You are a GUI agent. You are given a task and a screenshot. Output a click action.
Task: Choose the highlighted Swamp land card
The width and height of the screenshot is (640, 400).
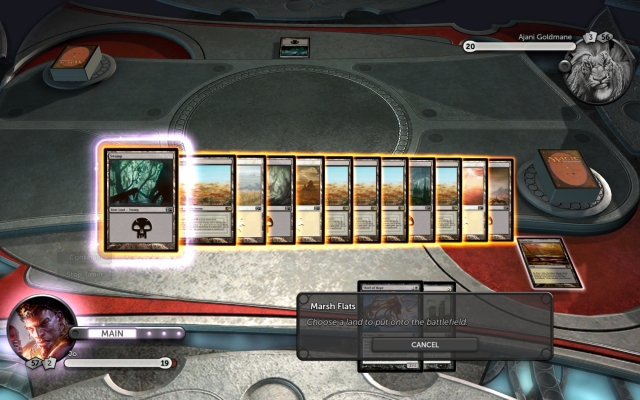coord(141,200)
